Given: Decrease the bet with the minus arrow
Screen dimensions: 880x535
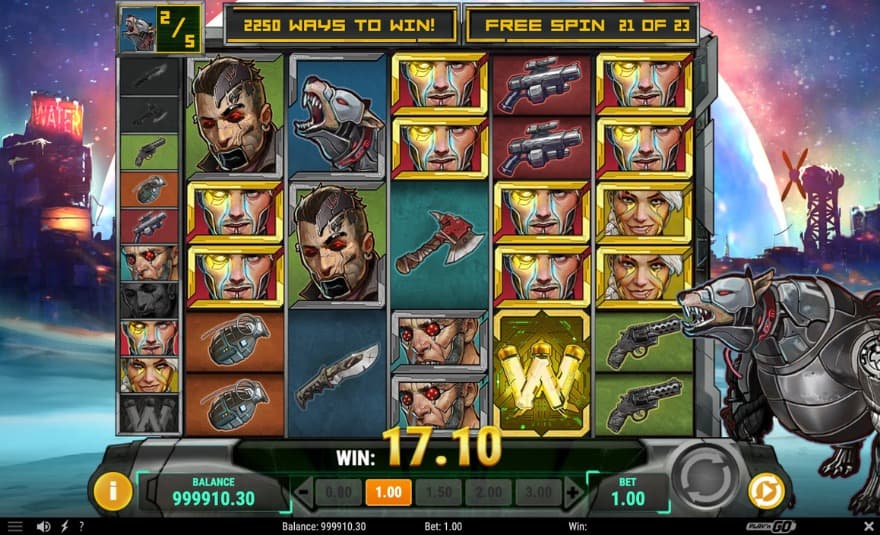Looking at the screenshot, I should (x=304, y=492).
